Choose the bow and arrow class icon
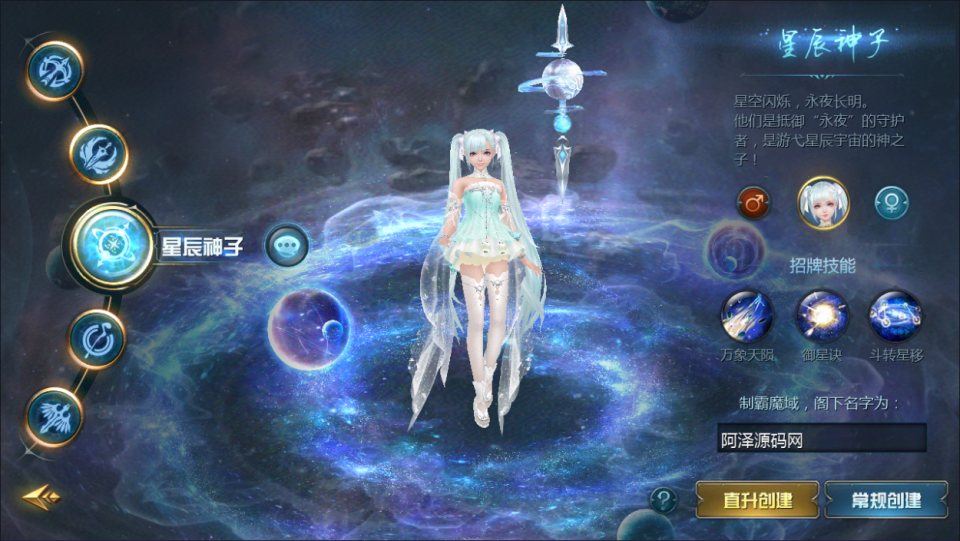Image resolution: width=960 pixels, height=541 pixels. (x=54, y=70)
